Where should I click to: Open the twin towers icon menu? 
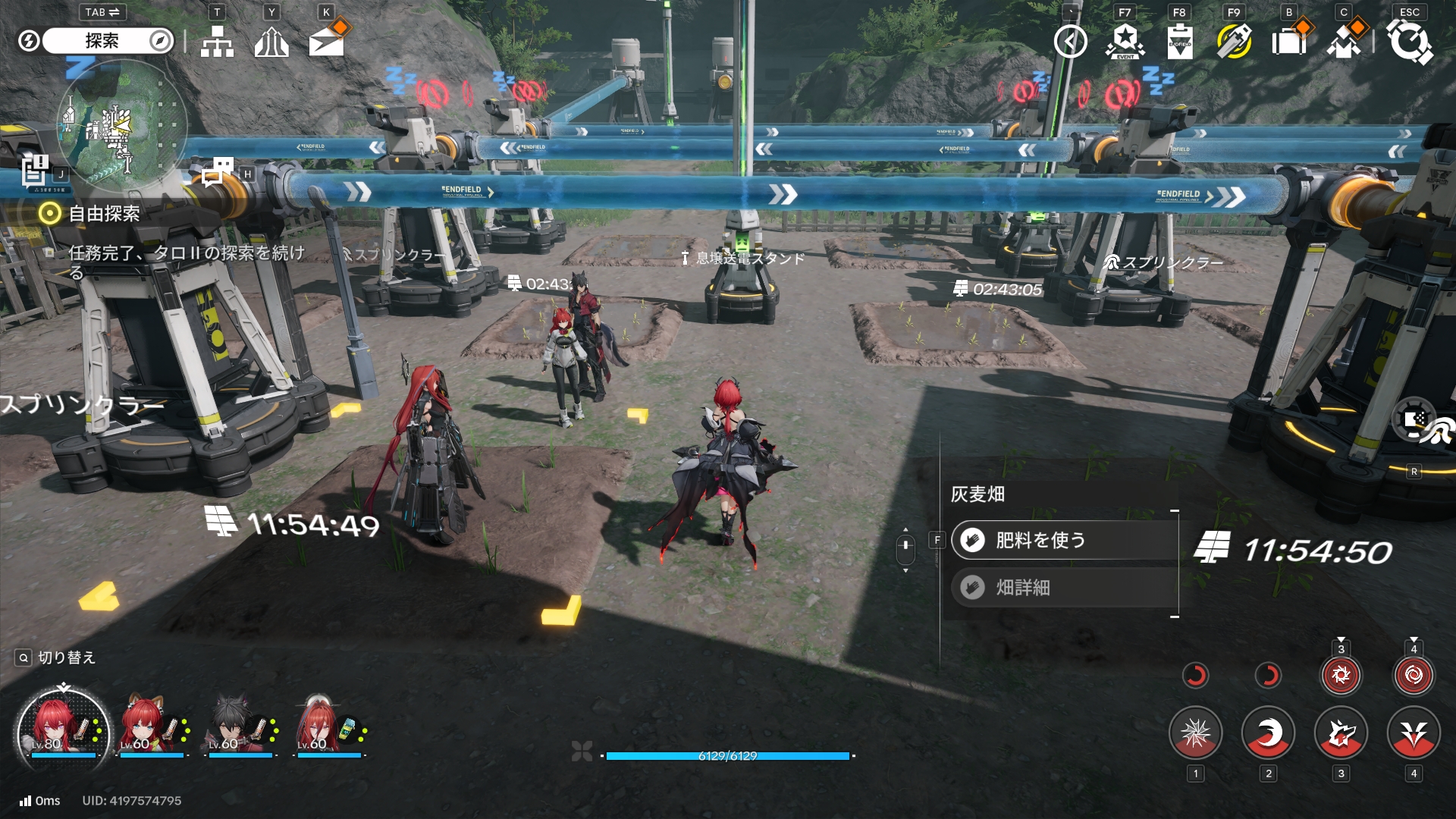click(x=271, y=42)
